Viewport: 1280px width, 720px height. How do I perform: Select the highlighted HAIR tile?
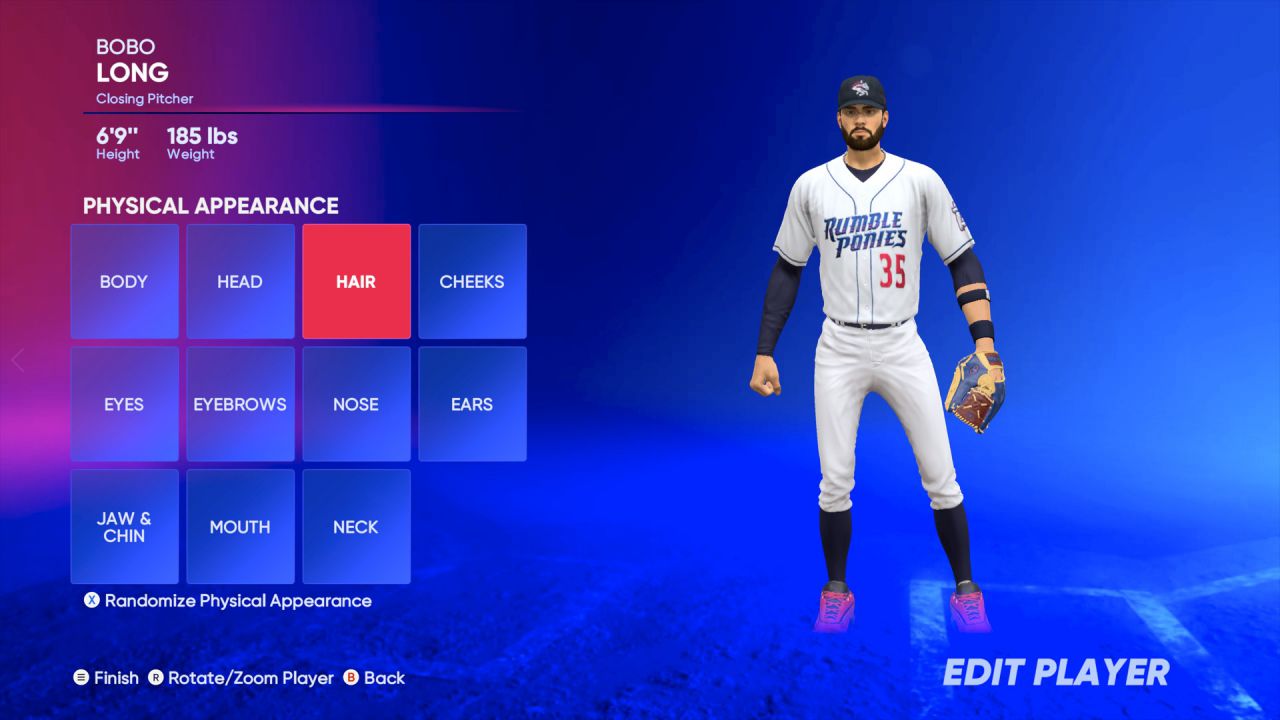pos(356,281)
